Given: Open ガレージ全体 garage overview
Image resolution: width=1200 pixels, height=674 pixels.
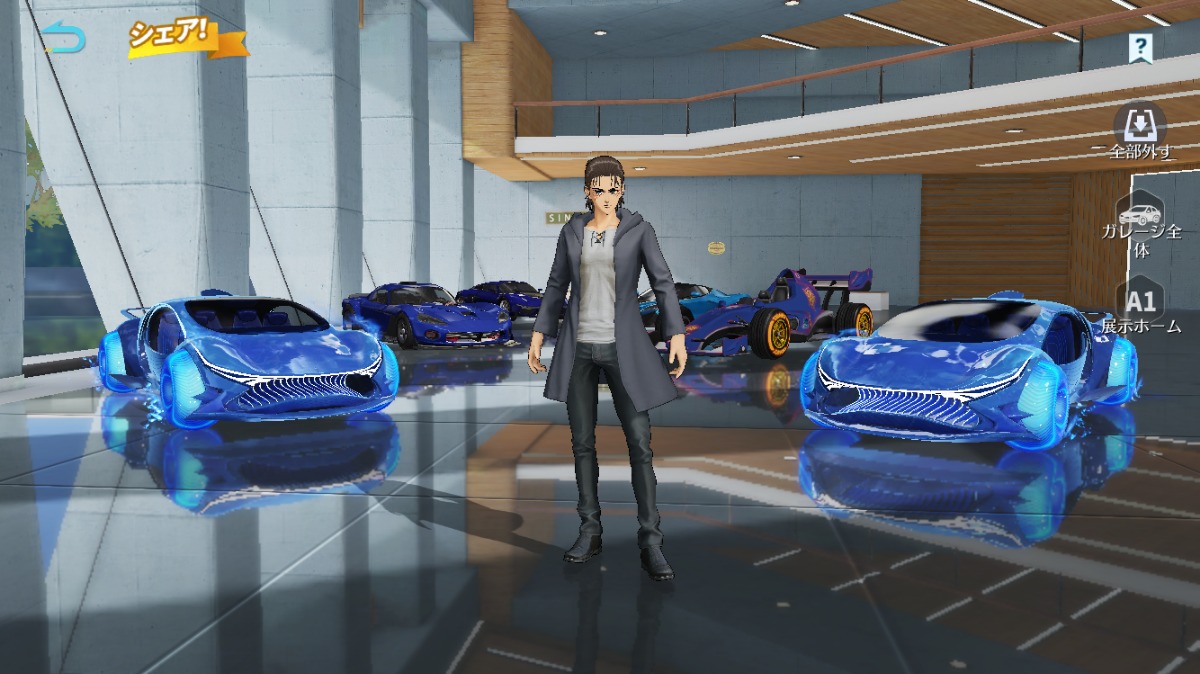Looking at the screenshot, I should click(1140, 226).
